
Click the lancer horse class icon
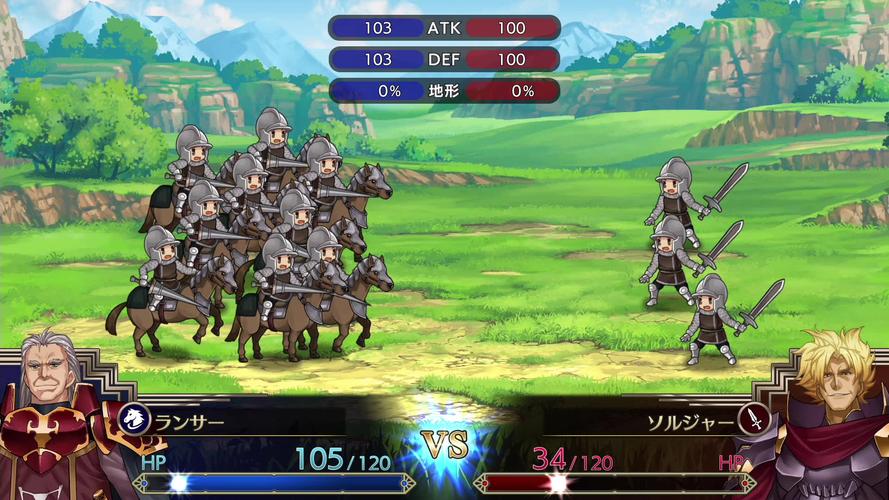(x=131, y=419)
